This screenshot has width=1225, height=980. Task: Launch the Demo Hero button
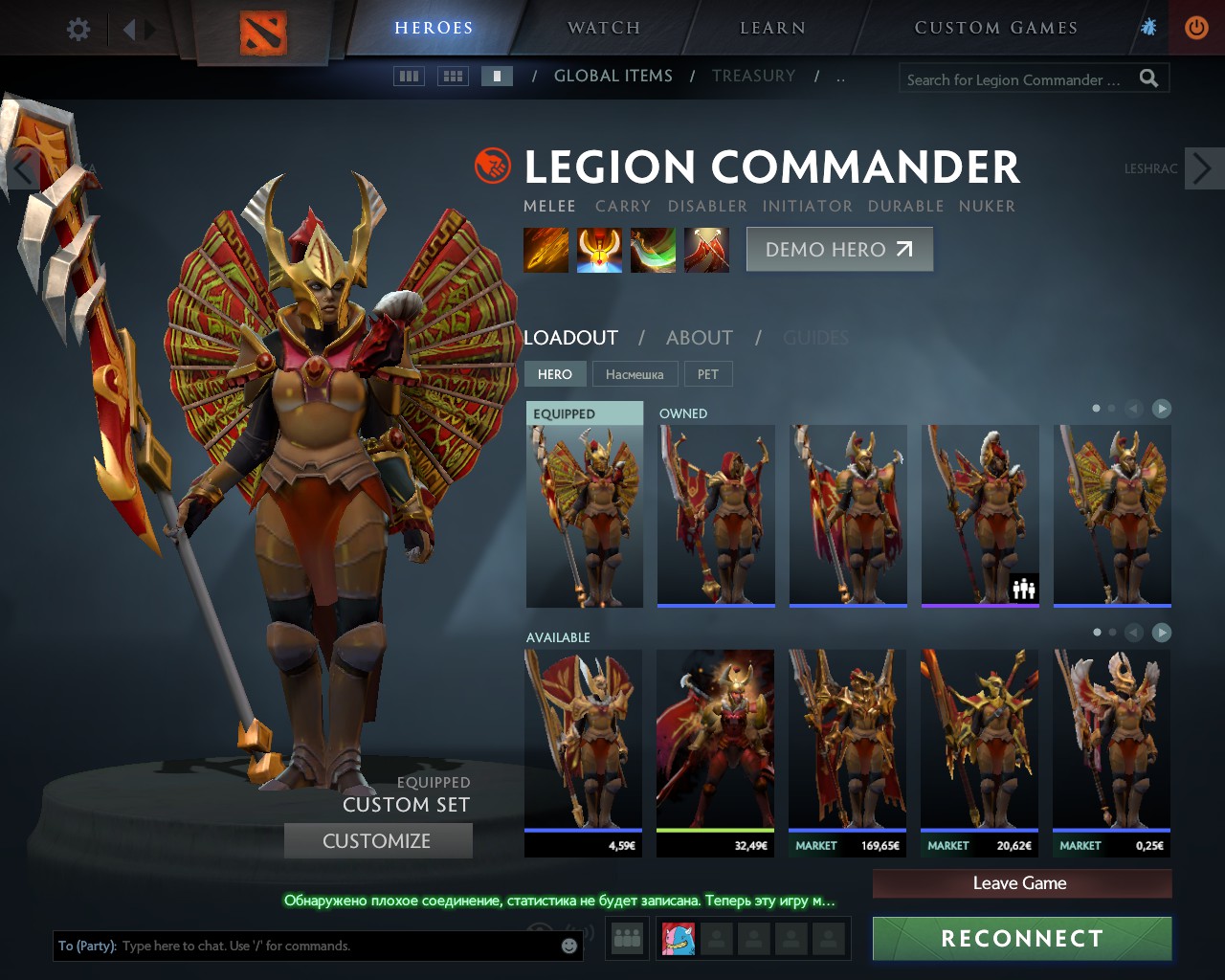pyautogui.click(x=839, y=250)
